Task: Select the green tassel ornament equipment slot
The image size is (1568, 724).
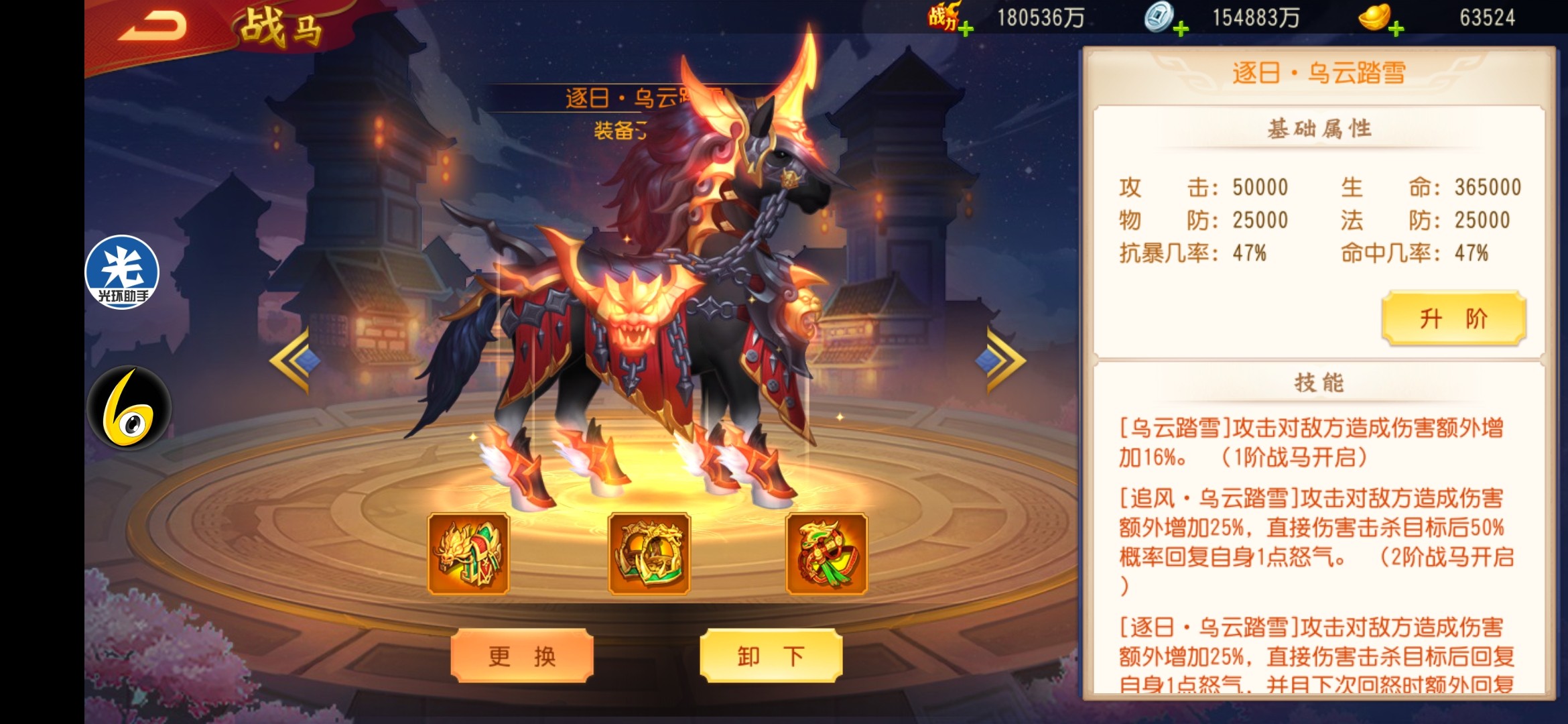Action: pyautogui.click(x=826, y=554)
